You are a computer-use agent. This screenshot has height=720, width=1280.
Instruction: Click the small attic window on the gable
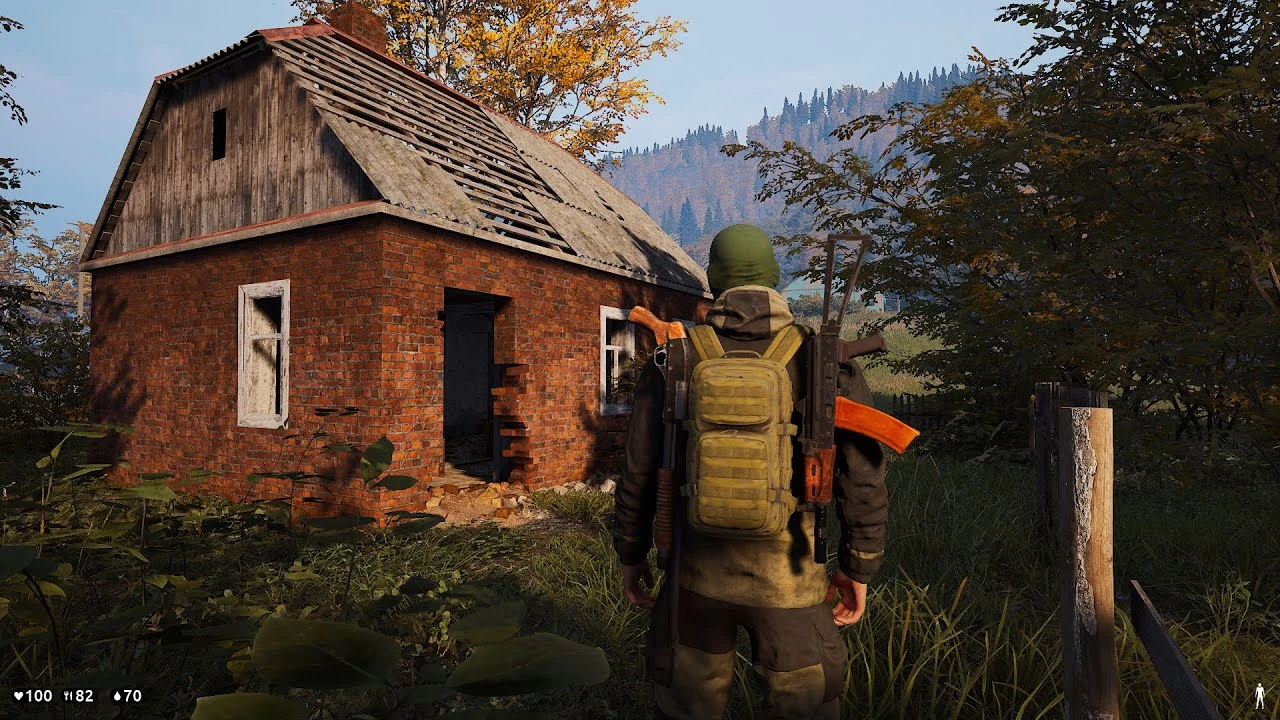218,135
